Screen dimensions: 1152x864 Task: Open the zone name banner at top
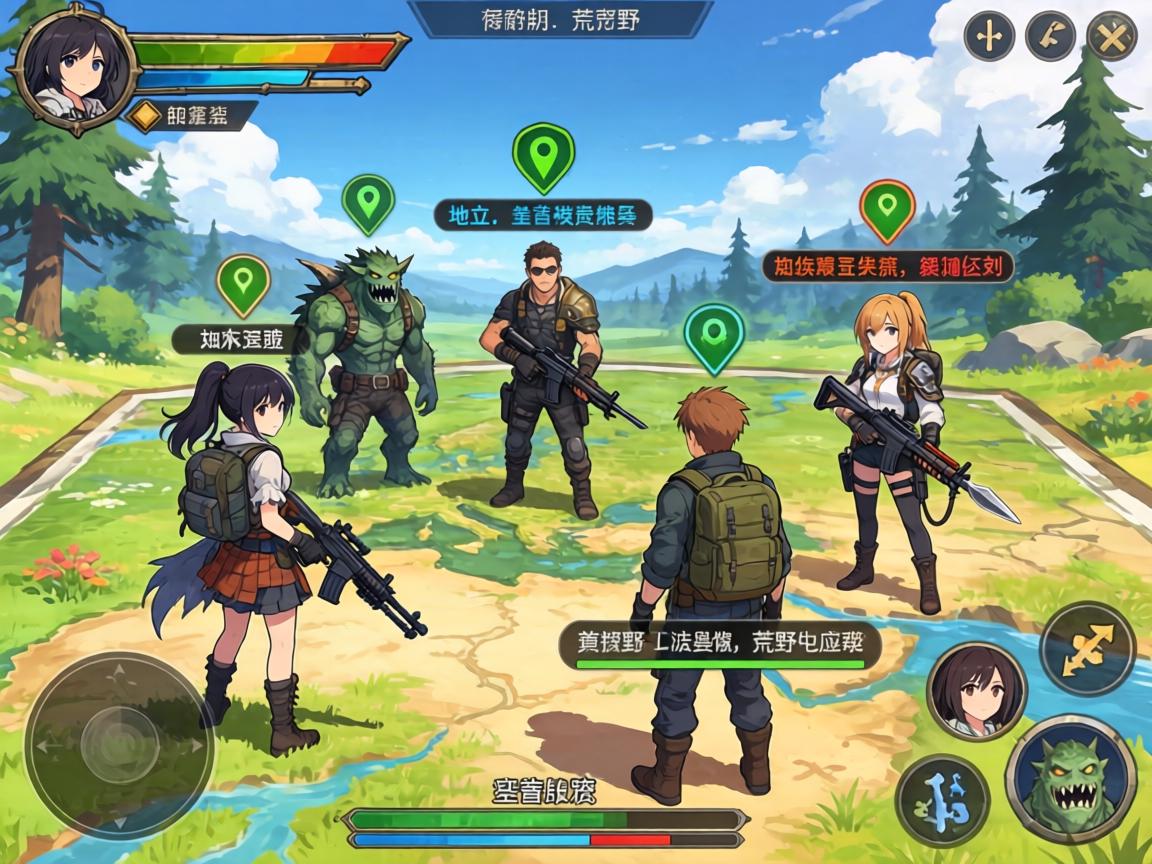(560, 19)
